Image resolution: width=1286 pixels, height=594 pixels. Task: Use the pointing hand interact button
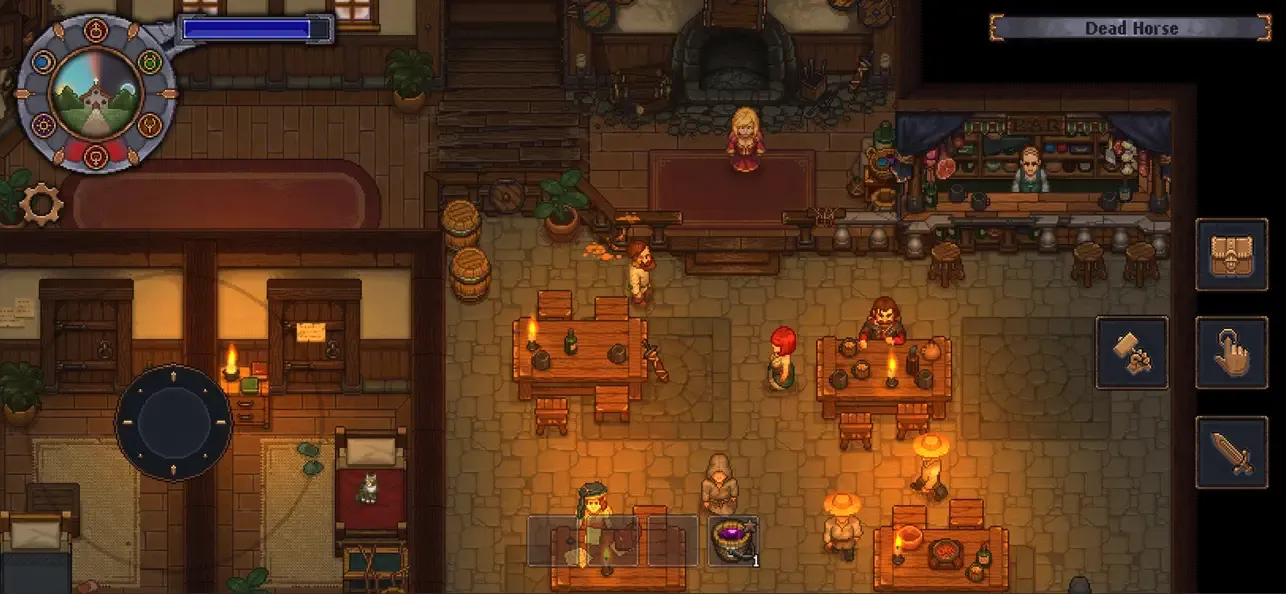point(1231,352)
